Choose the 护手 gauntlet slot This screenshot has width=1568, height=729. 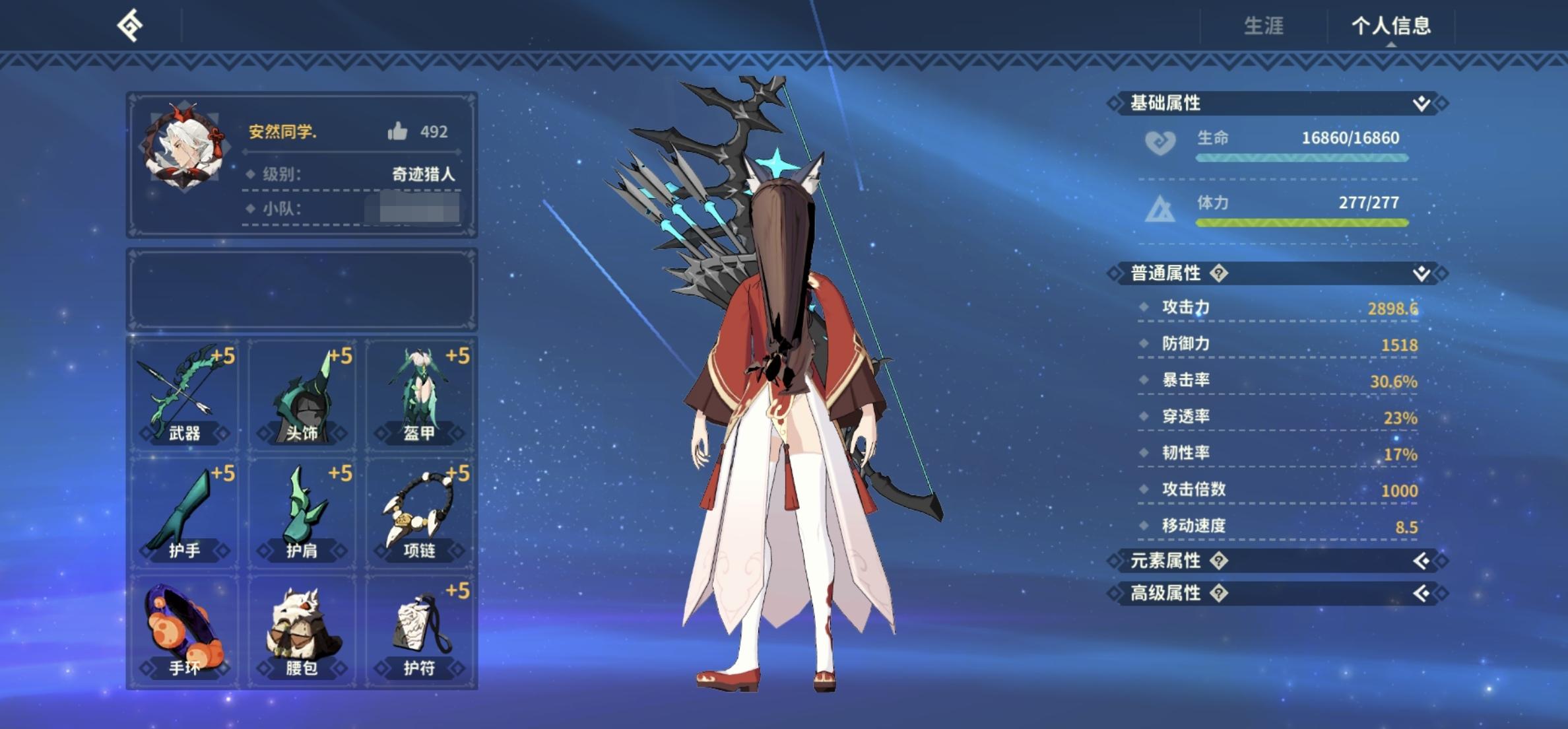[x=184, y=512]
